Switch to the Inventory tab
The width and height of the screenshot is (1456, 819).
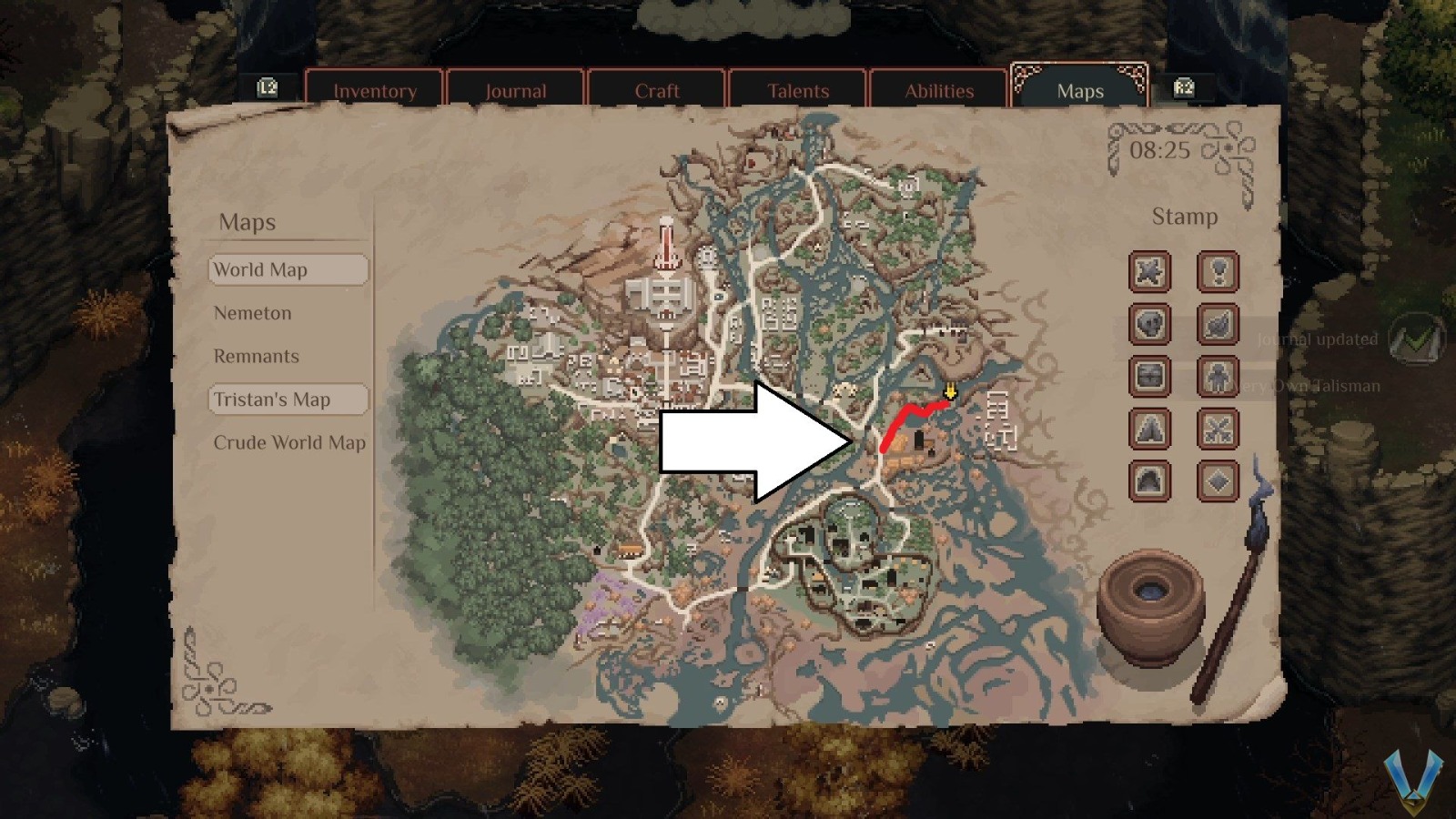coord(375,90)
